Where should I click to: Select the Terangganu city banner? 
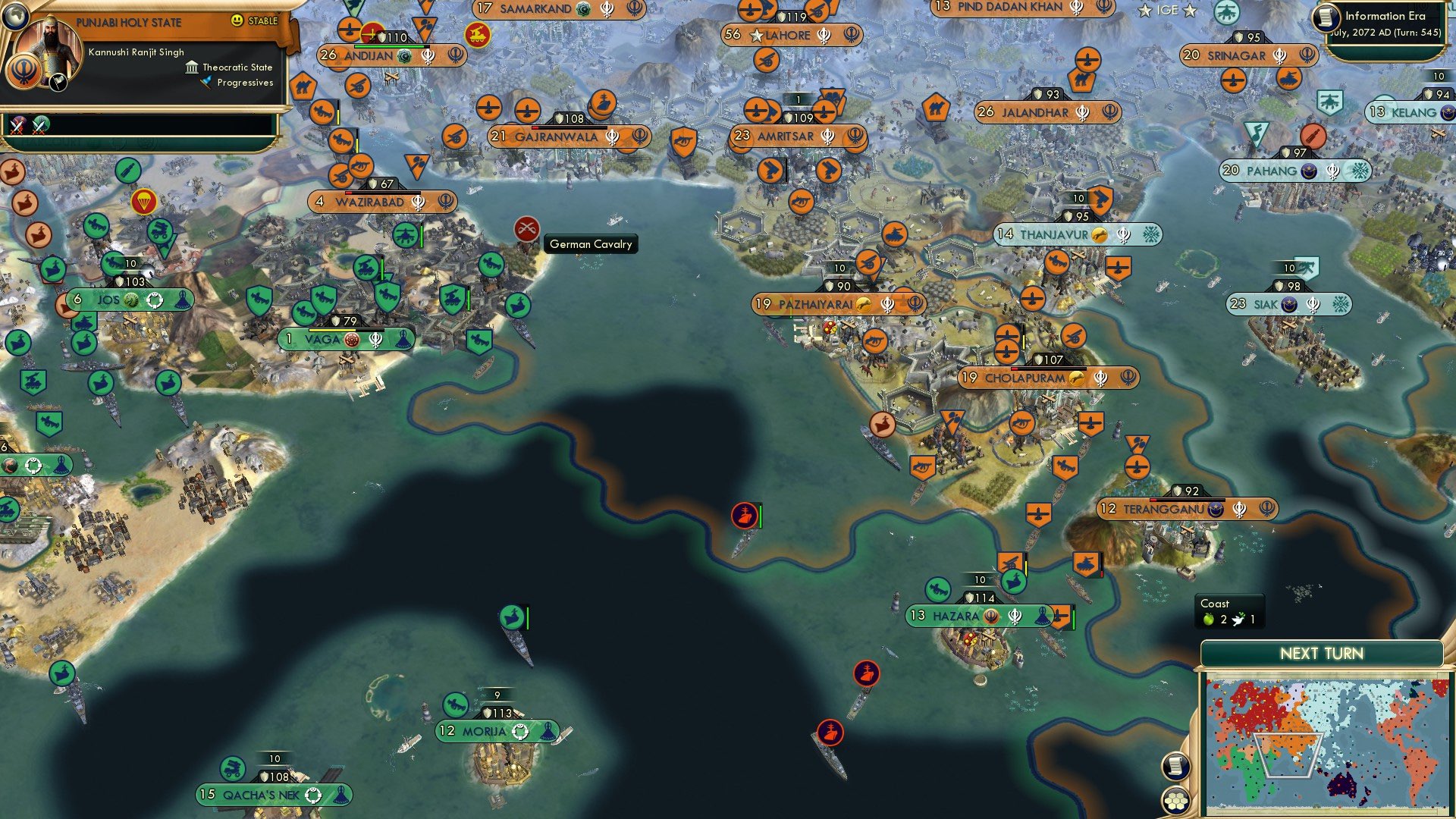click(1163, 509)
